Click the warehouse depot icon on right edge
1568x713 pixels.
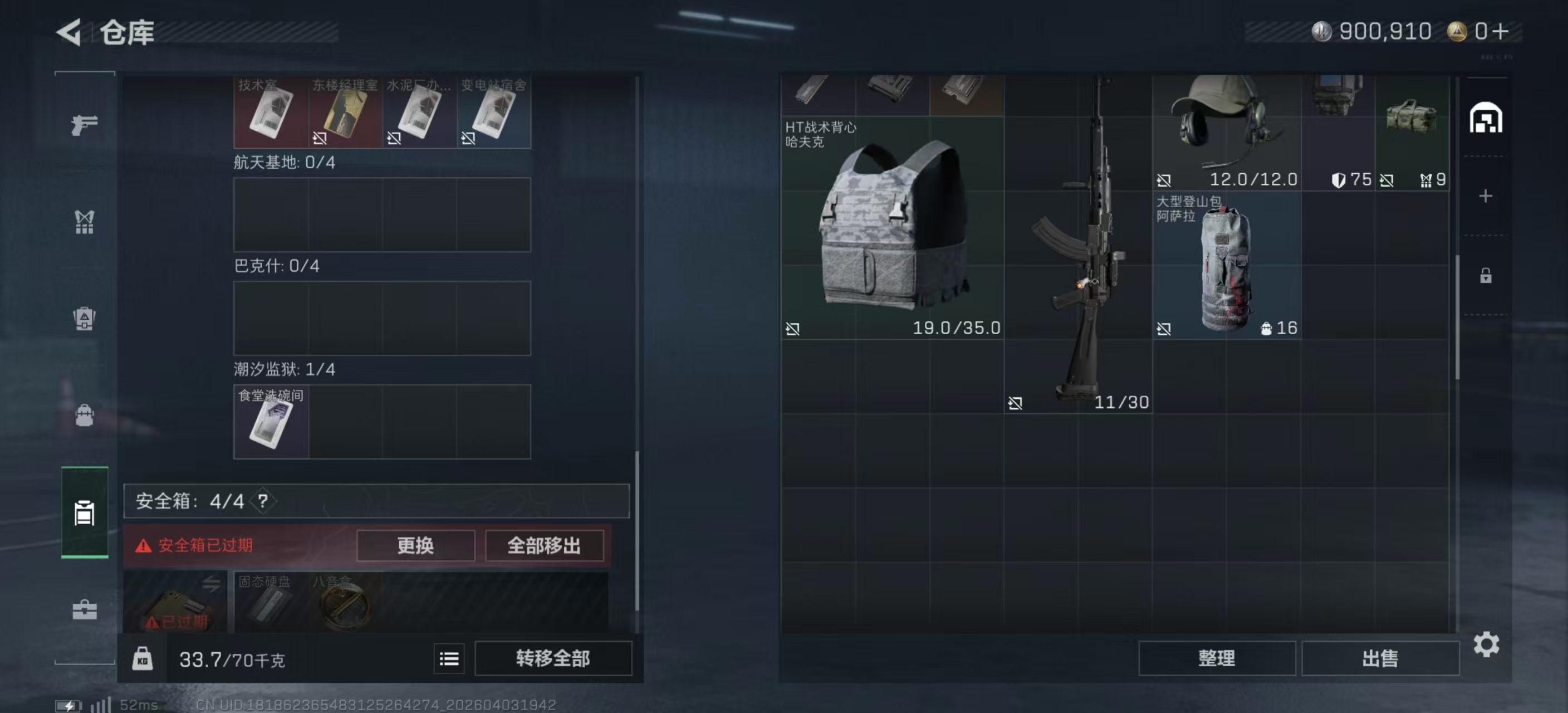1488,119
